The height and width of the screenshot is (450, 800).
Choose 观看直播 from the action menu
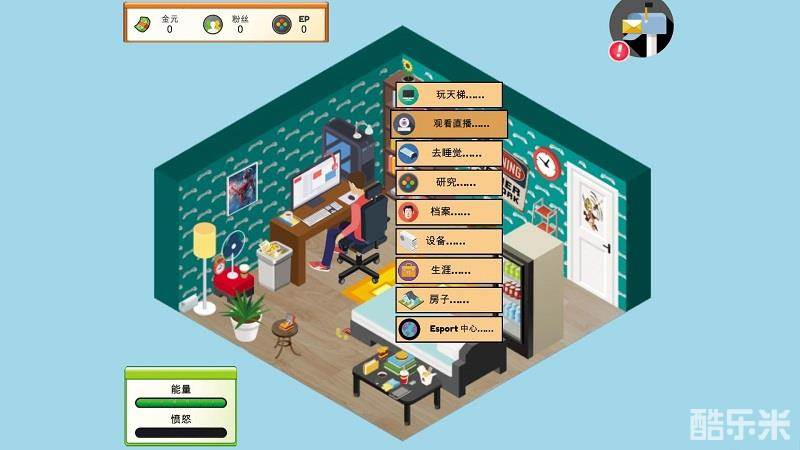[x=448, y=125]
